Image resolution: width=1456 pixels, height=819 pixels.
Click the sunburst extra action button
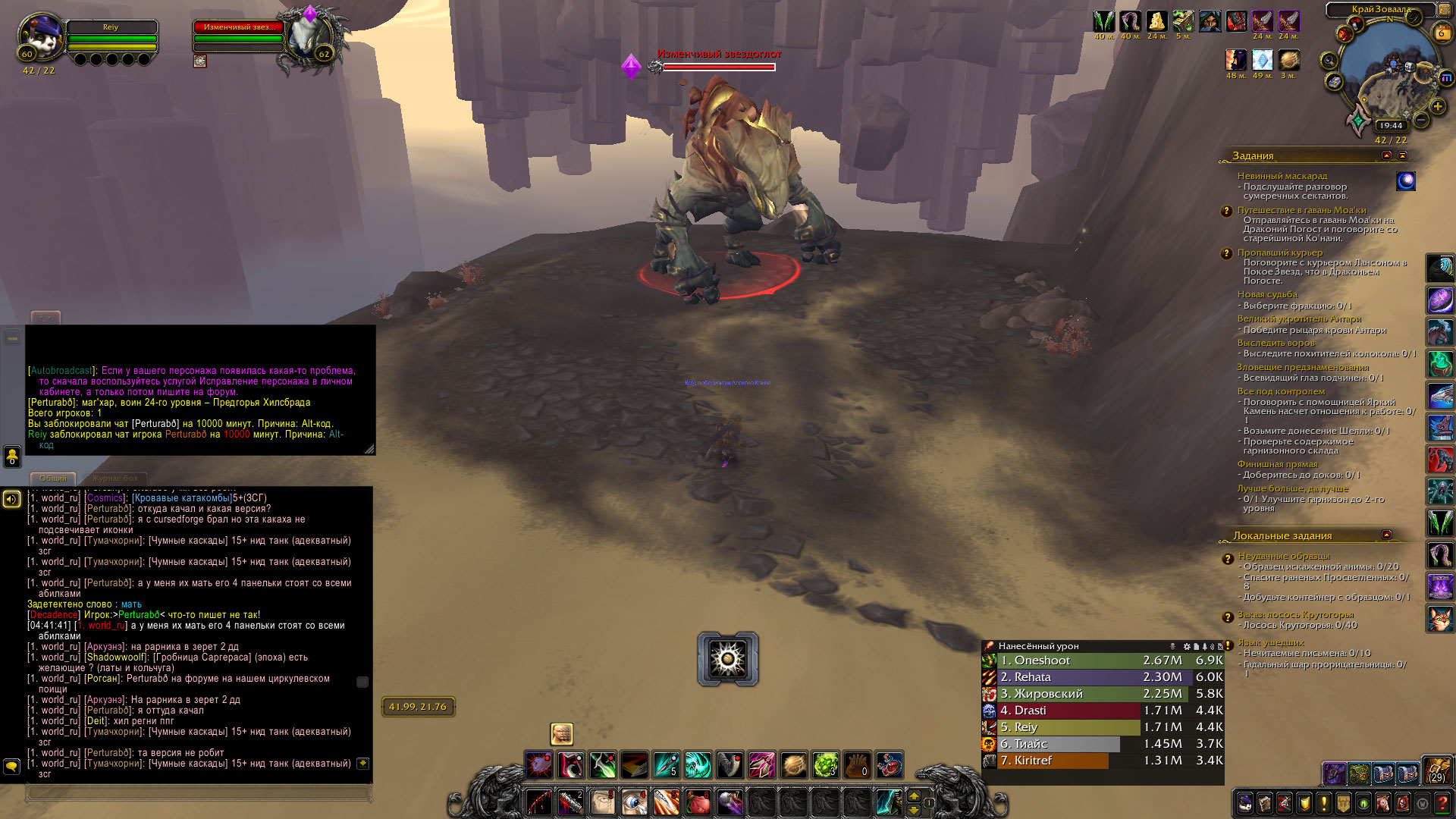pos(727,658)
